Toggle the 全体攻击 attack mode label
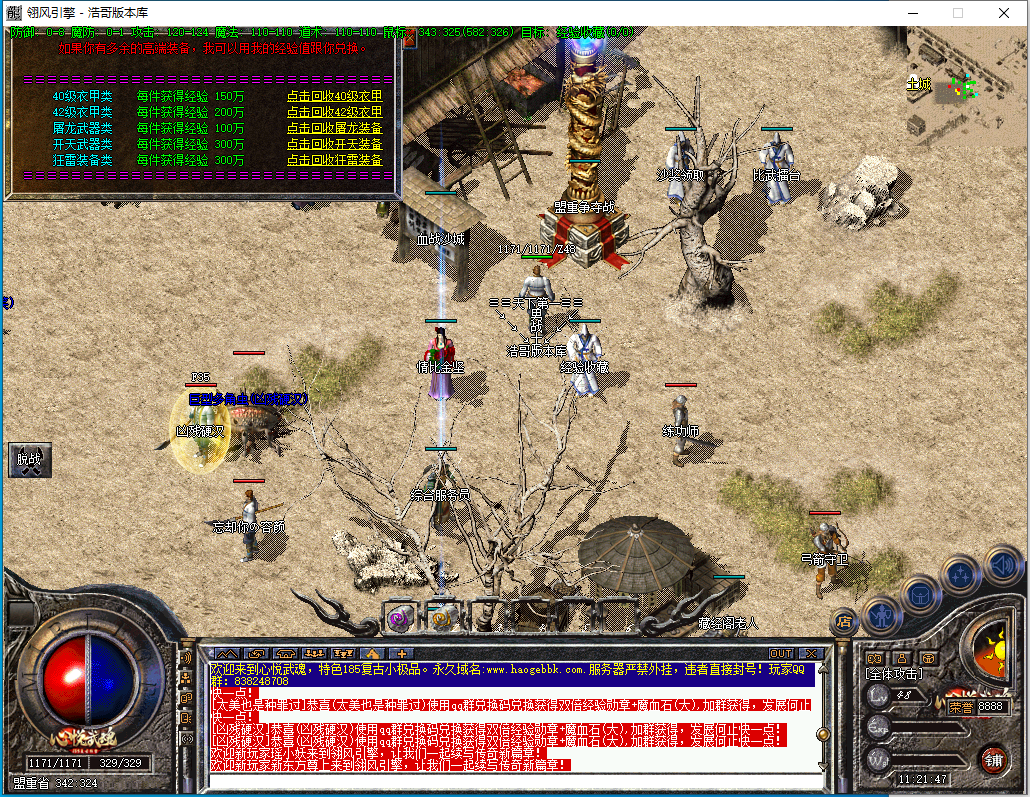Screen dimensions: 1030x797 [895, 675]
